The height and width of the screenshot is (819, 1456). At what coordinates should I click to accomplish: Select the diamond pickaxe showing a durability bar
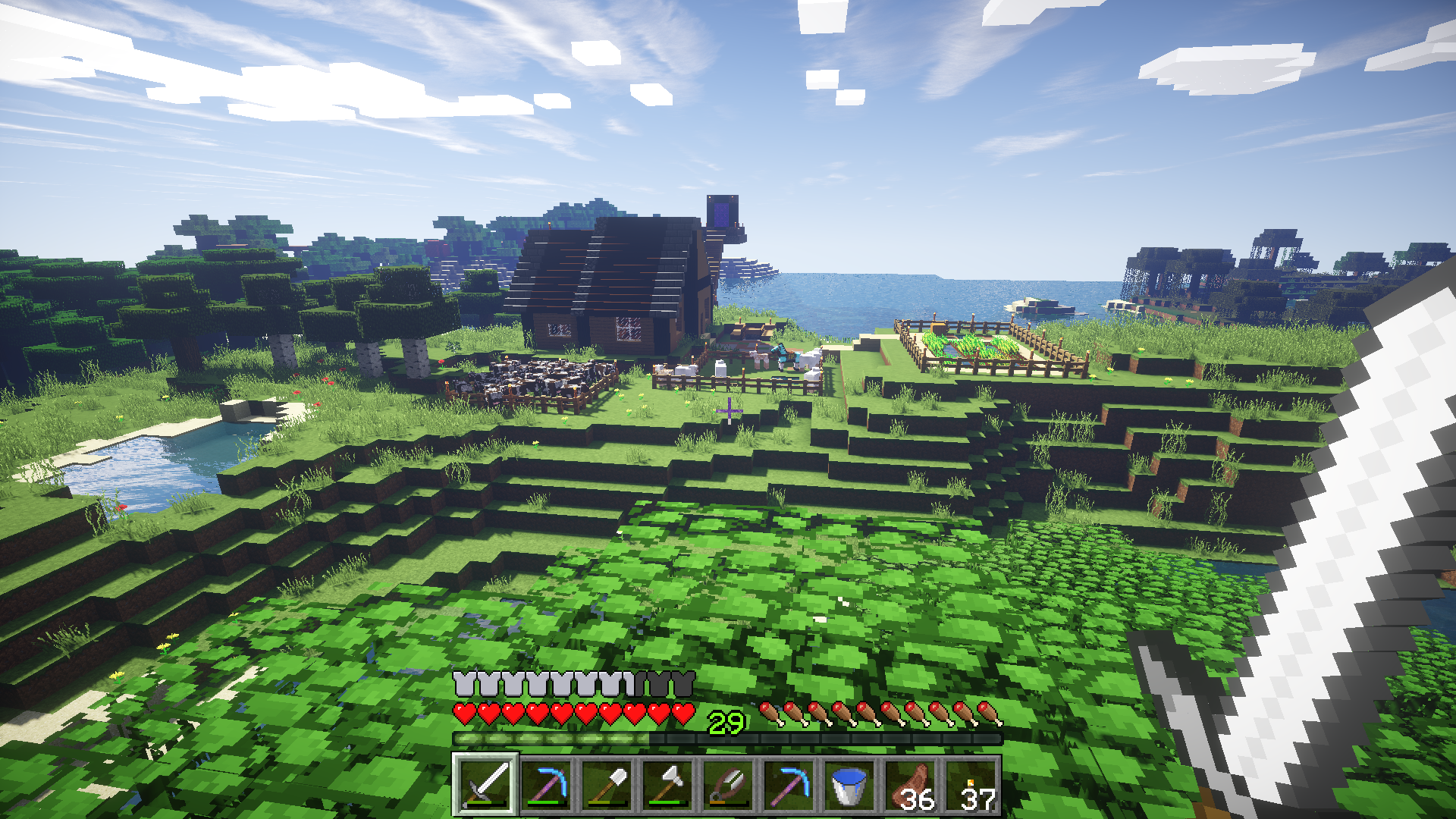[x=546, y=785]
